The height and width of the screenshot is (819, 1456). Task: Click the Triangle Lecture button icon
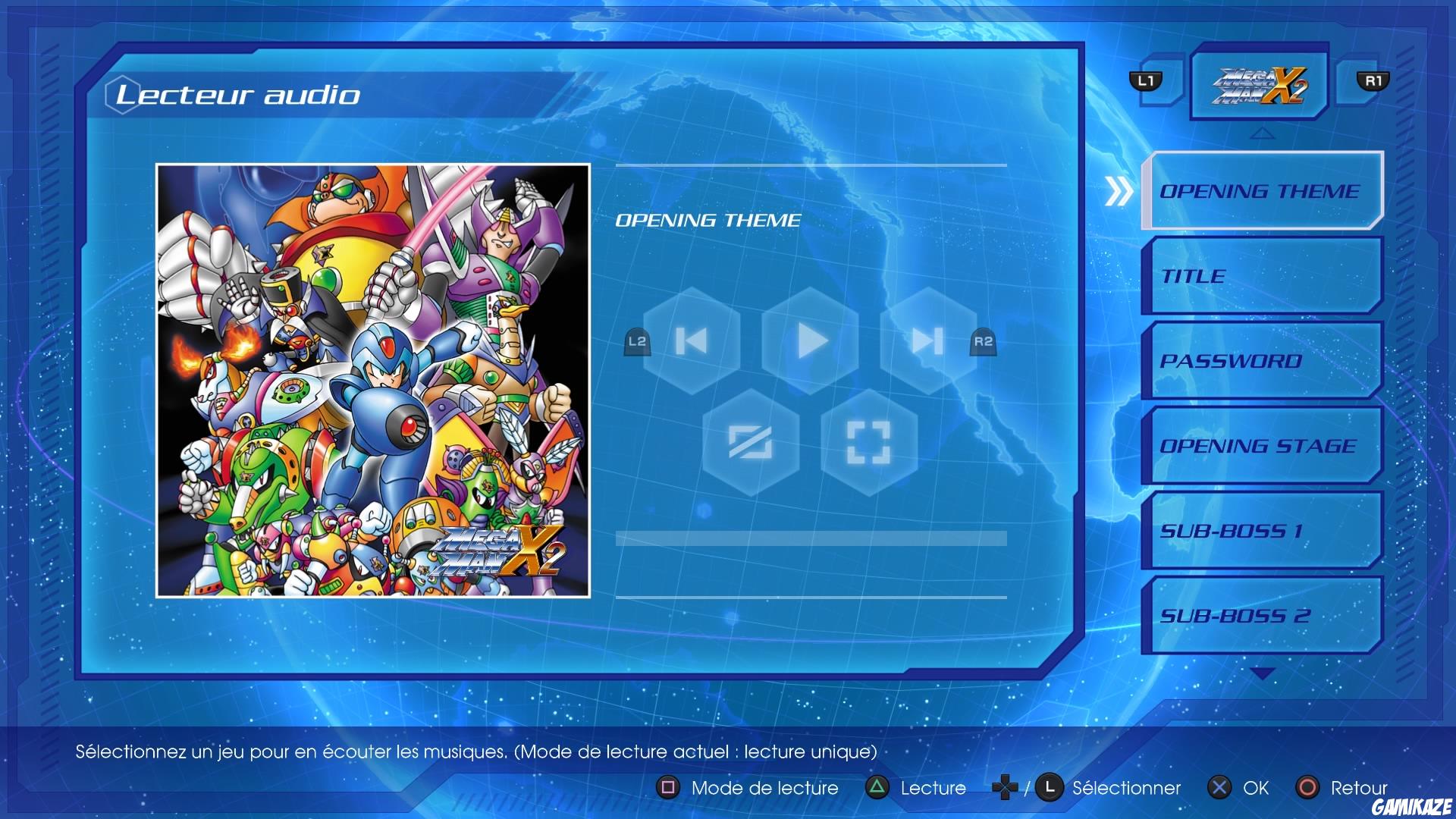click(x=876, y=788)
